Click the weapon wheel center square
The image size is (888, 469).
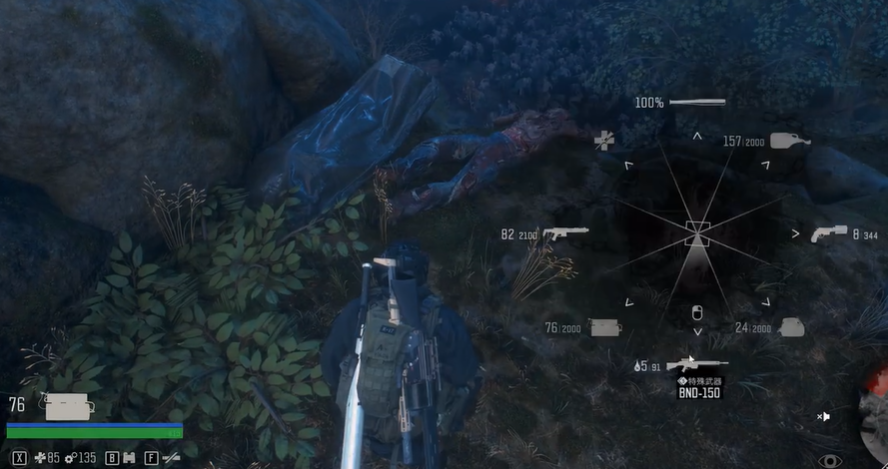click(697, 235)
